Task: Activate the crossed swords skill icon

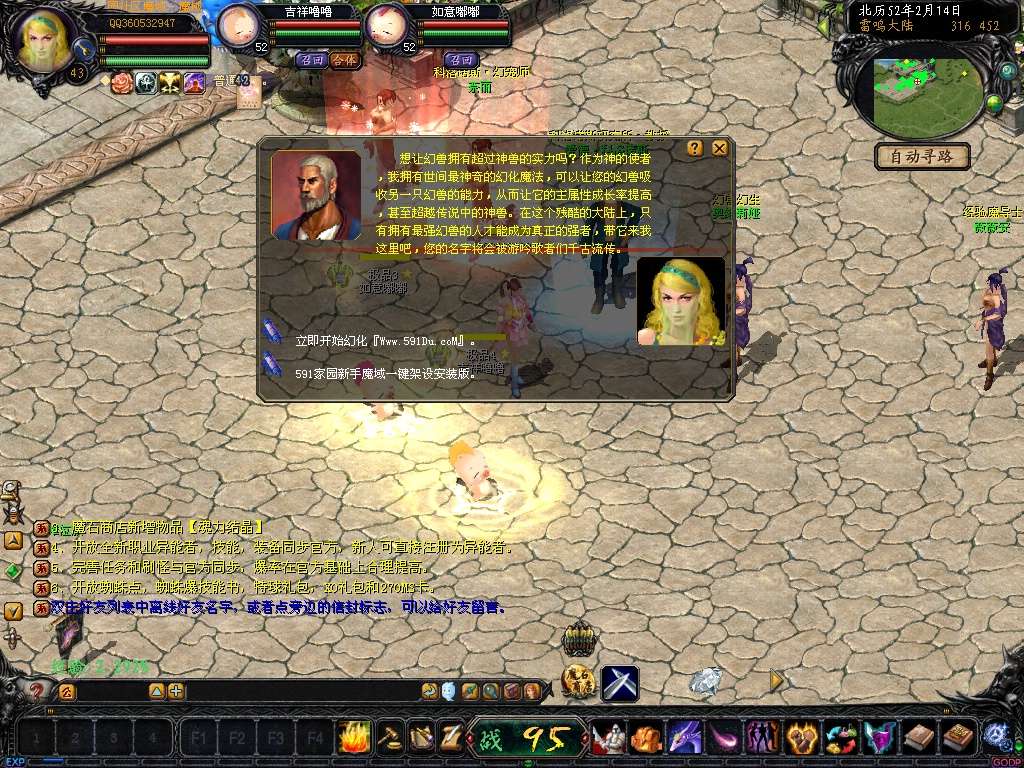Action: click(620, 683)
